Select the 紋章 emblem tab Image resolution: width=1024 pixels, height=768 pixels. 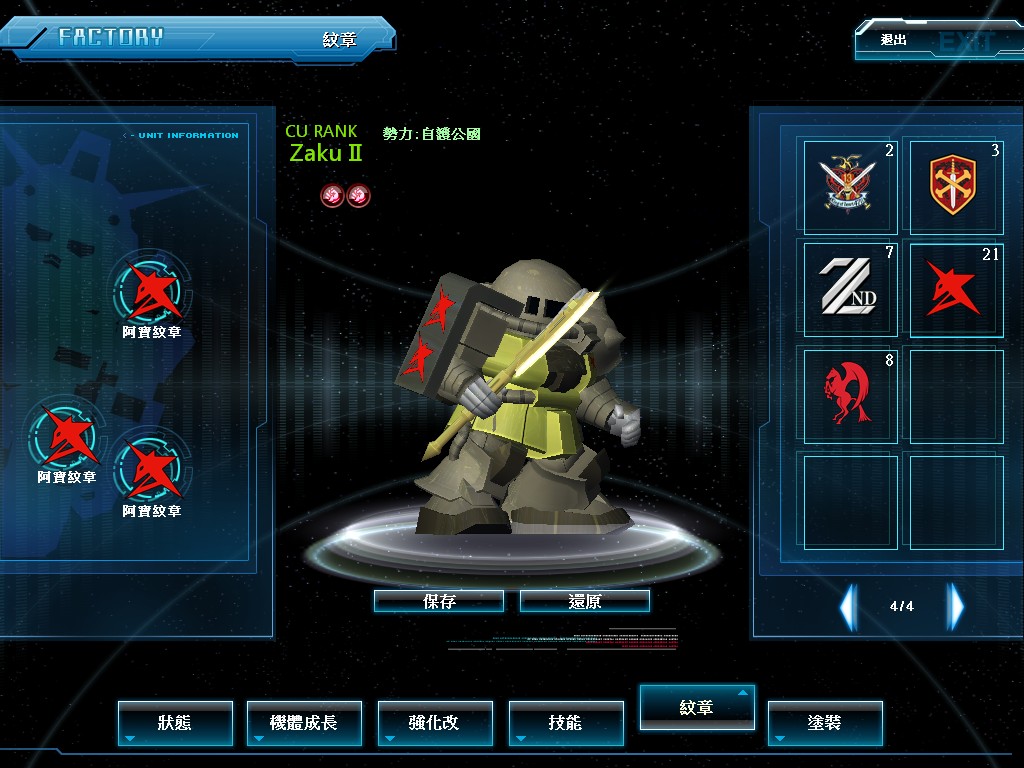click(697, 708)
